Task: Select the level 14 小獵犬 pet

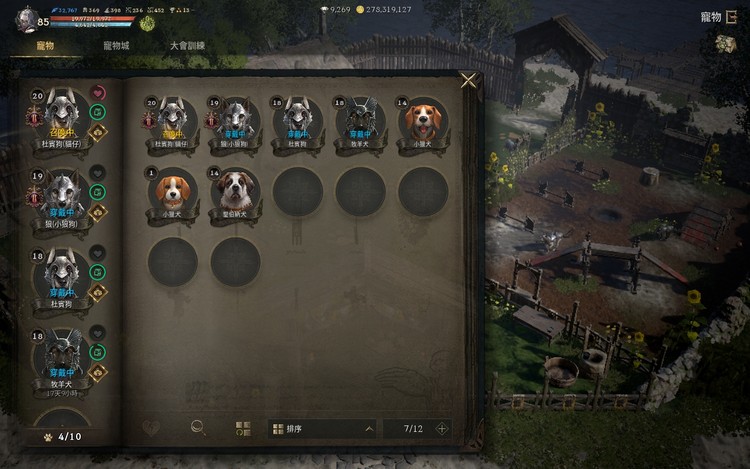Action: 422,119
